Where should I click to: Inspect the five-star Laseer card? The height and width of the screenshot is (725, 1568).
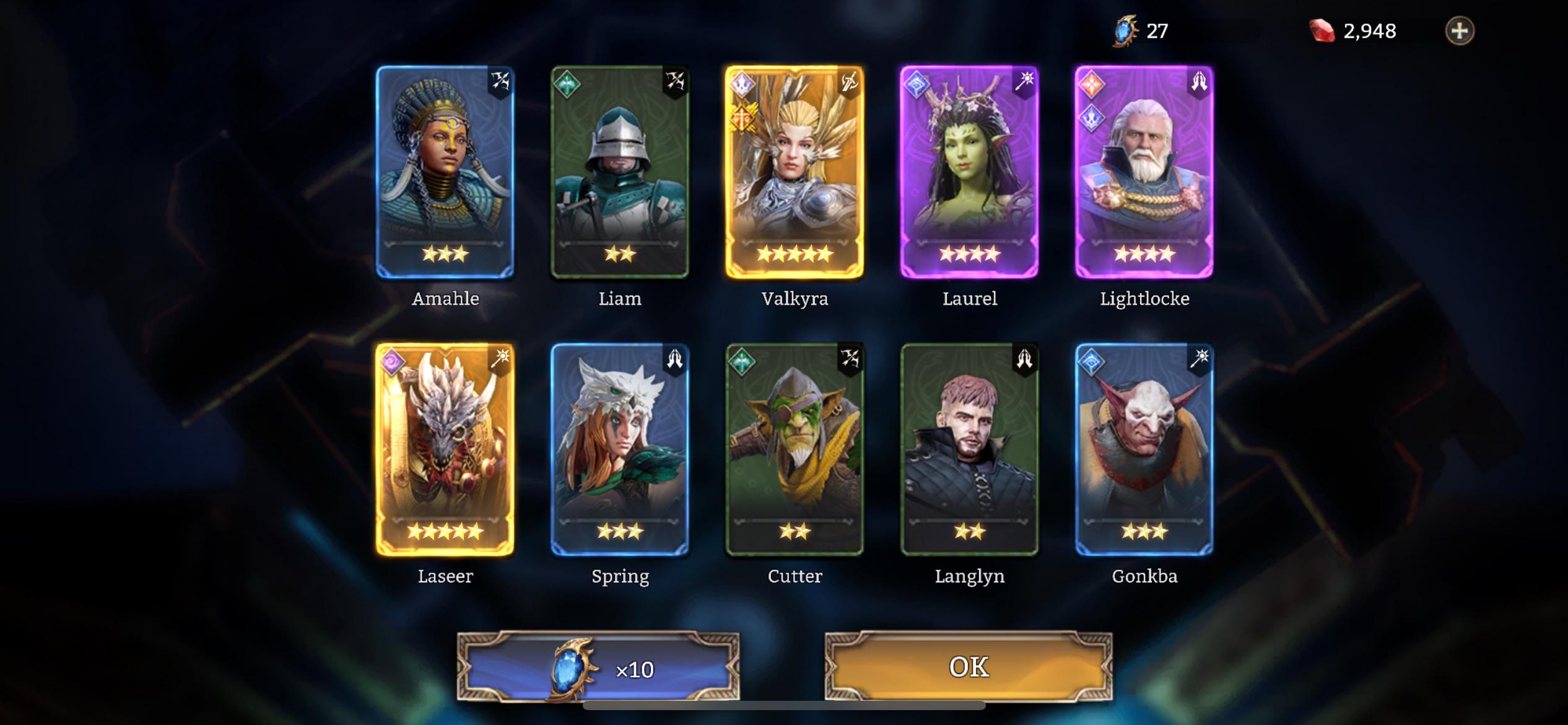tap(445, 450)
